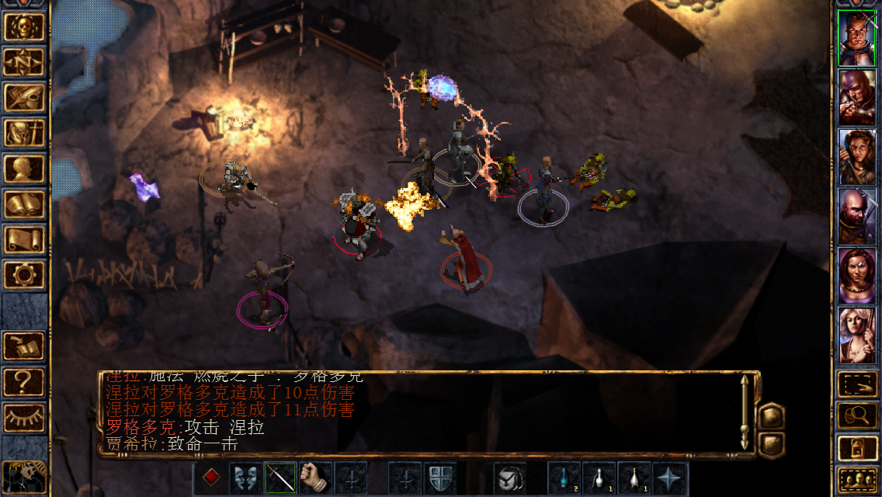Activate the red diamond button on action bar
This screenshot has width=882, height=497.
[x=210, y=478]
